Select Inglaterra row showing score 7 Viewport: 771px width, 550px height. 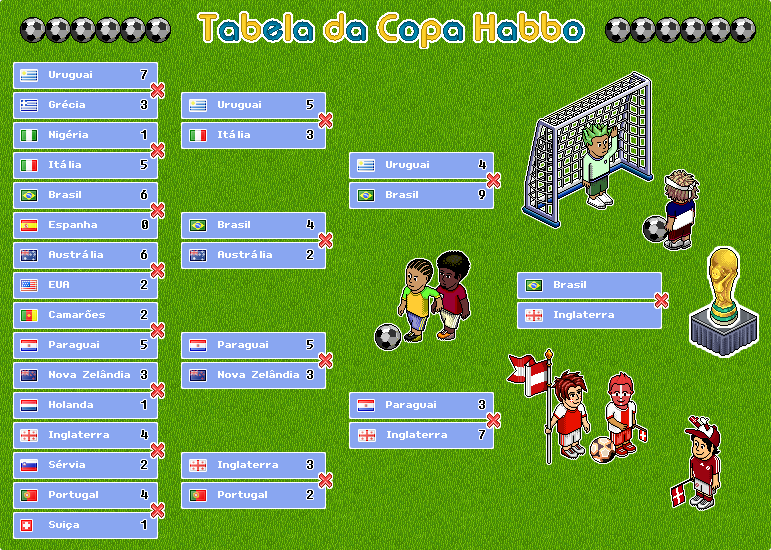421,435
